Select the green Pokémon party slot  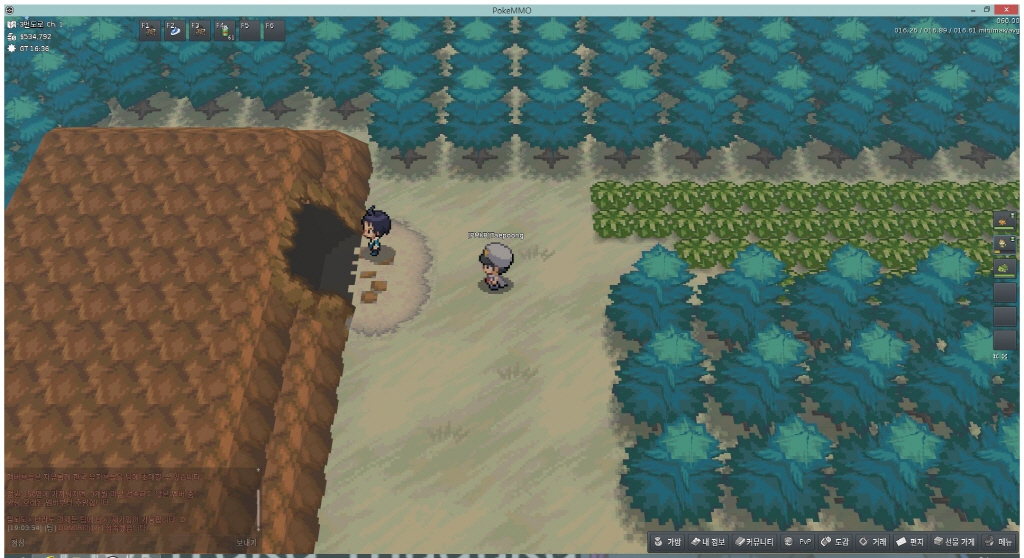pos(1004,268)
